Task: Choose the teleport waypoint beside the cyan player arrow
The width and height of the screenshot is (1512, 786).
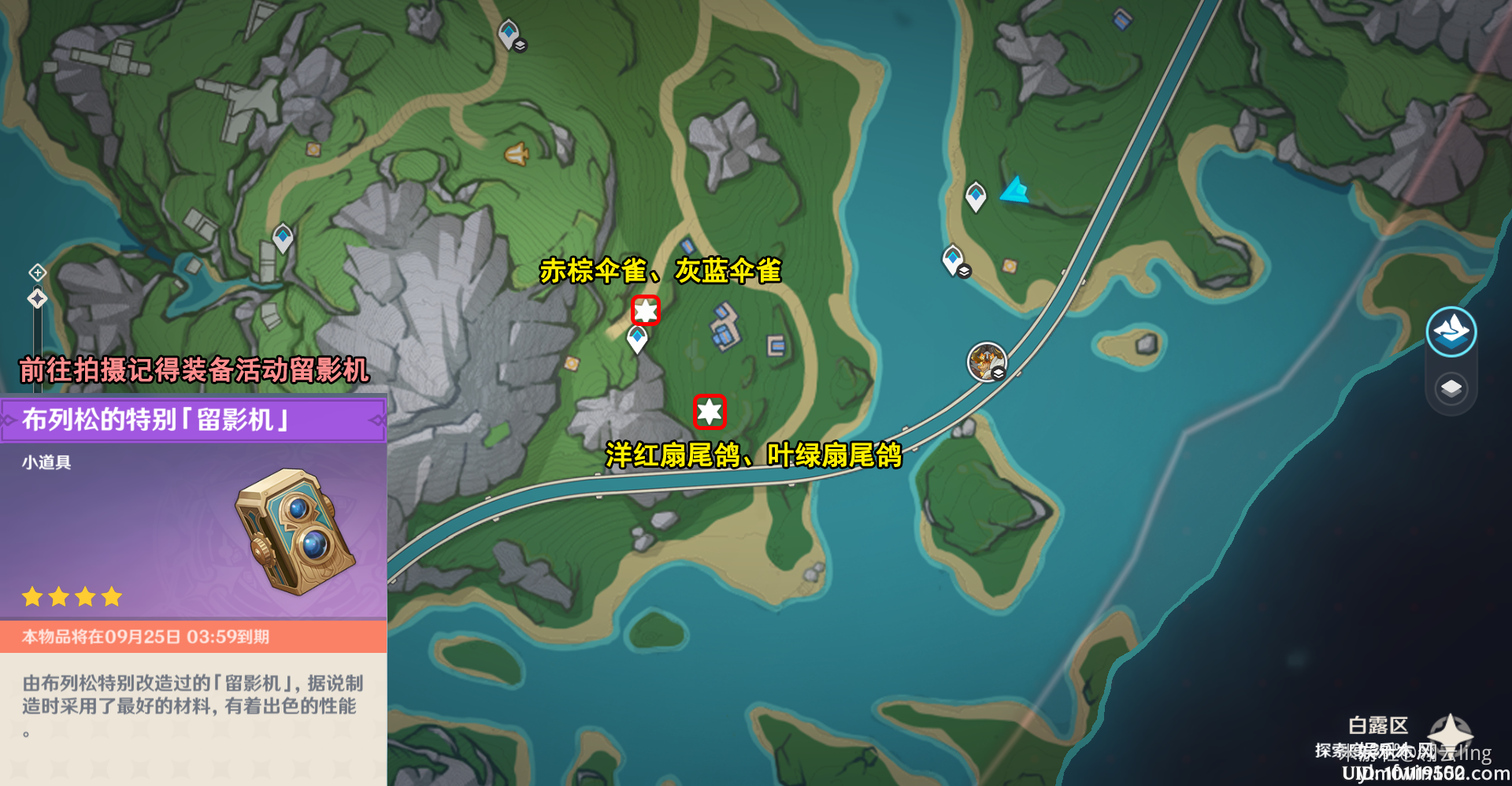Action: [x=976, y=195]
